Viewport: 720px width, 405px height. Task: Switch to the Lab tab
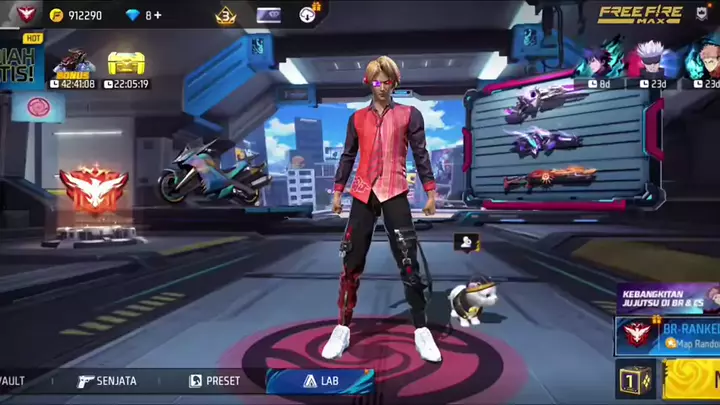pyautogui.click(x=318, y=381)
